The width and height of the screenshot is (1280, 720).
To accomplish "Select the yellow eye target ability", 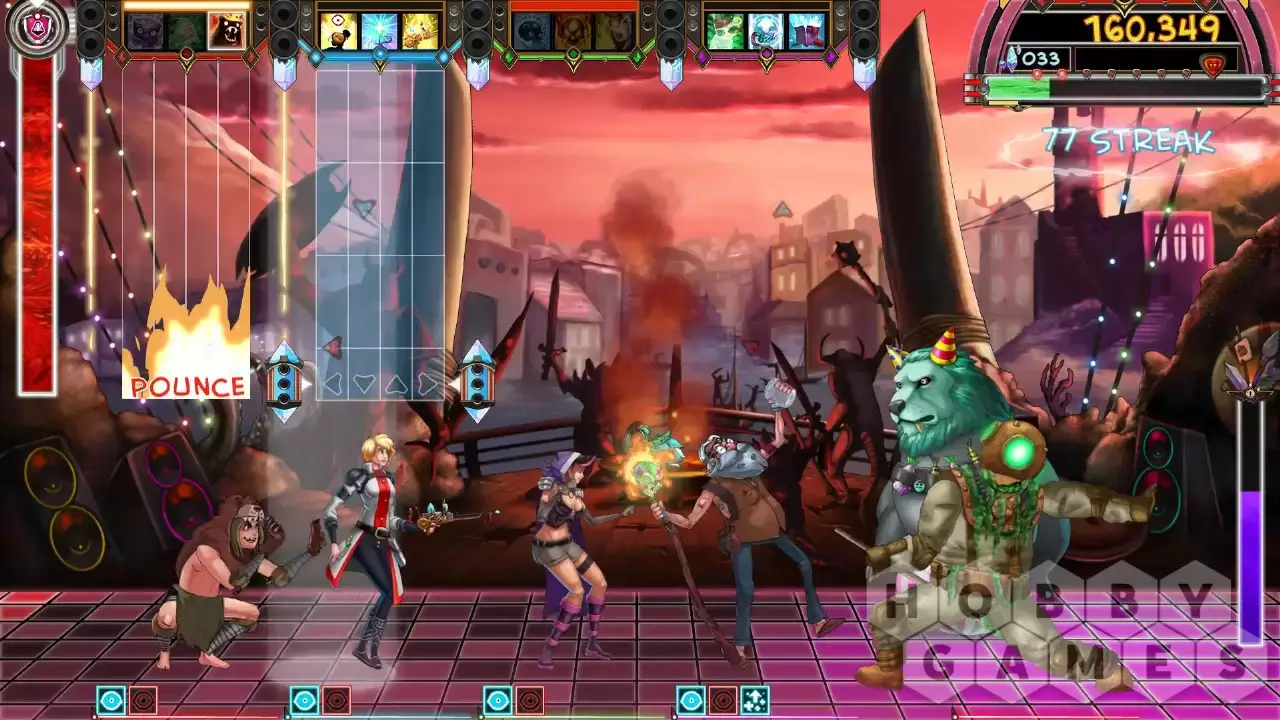I will [x=338, y=31].
